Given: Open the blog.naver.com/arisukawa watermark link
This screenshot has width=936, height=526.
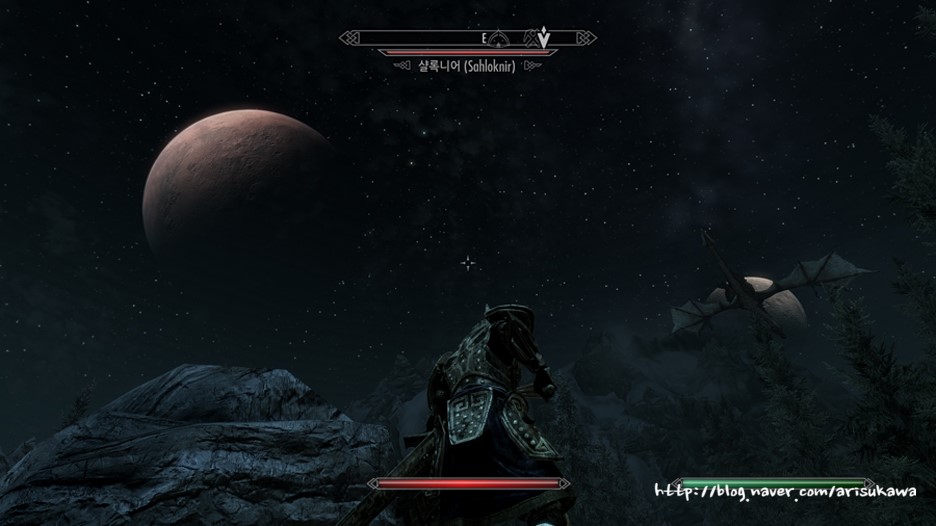Looking at the screenshot, I should [785, 491].
